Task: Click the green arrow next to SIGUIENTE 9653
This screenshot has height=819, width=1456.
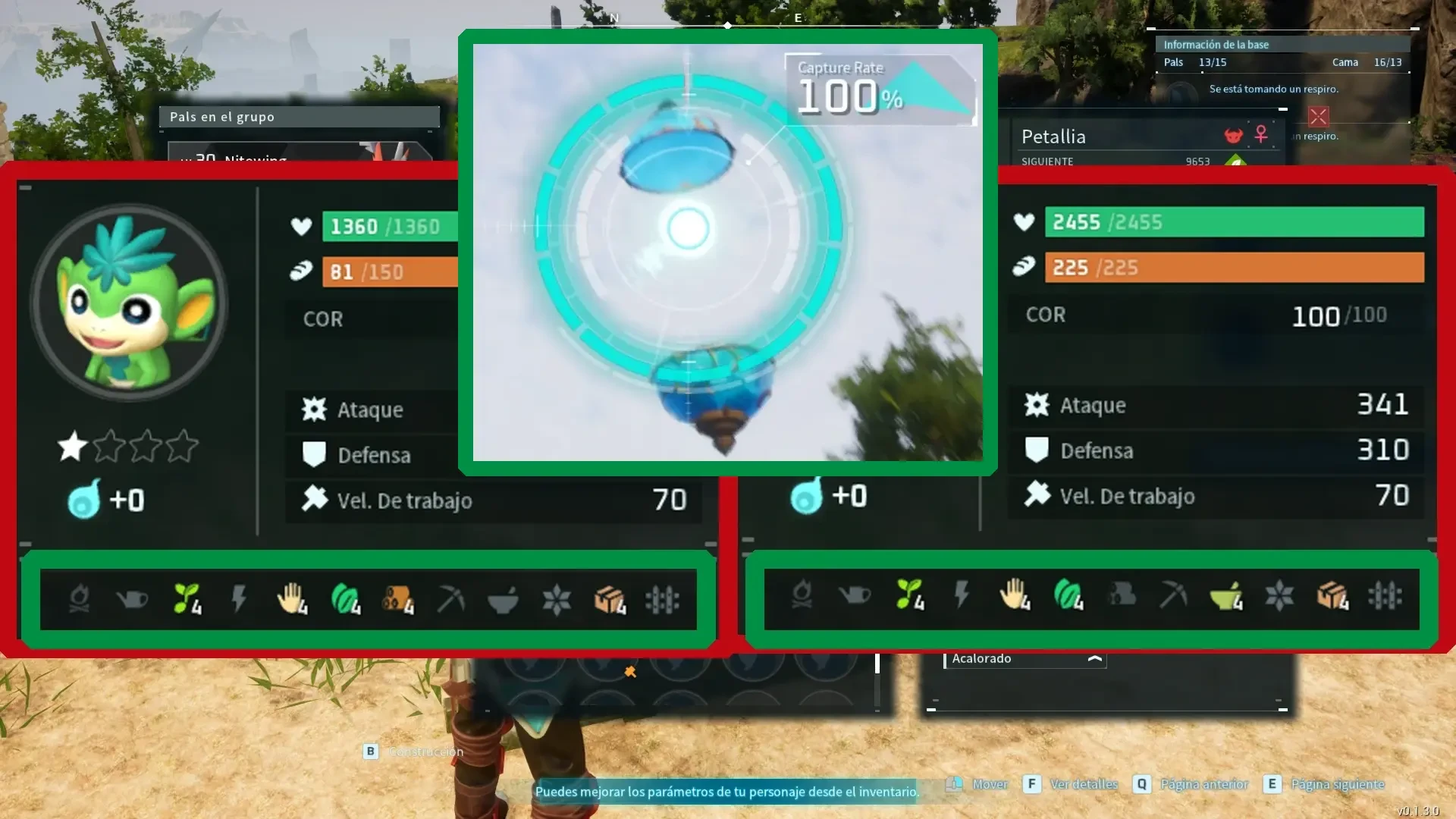Action: tap(1235, 162)
